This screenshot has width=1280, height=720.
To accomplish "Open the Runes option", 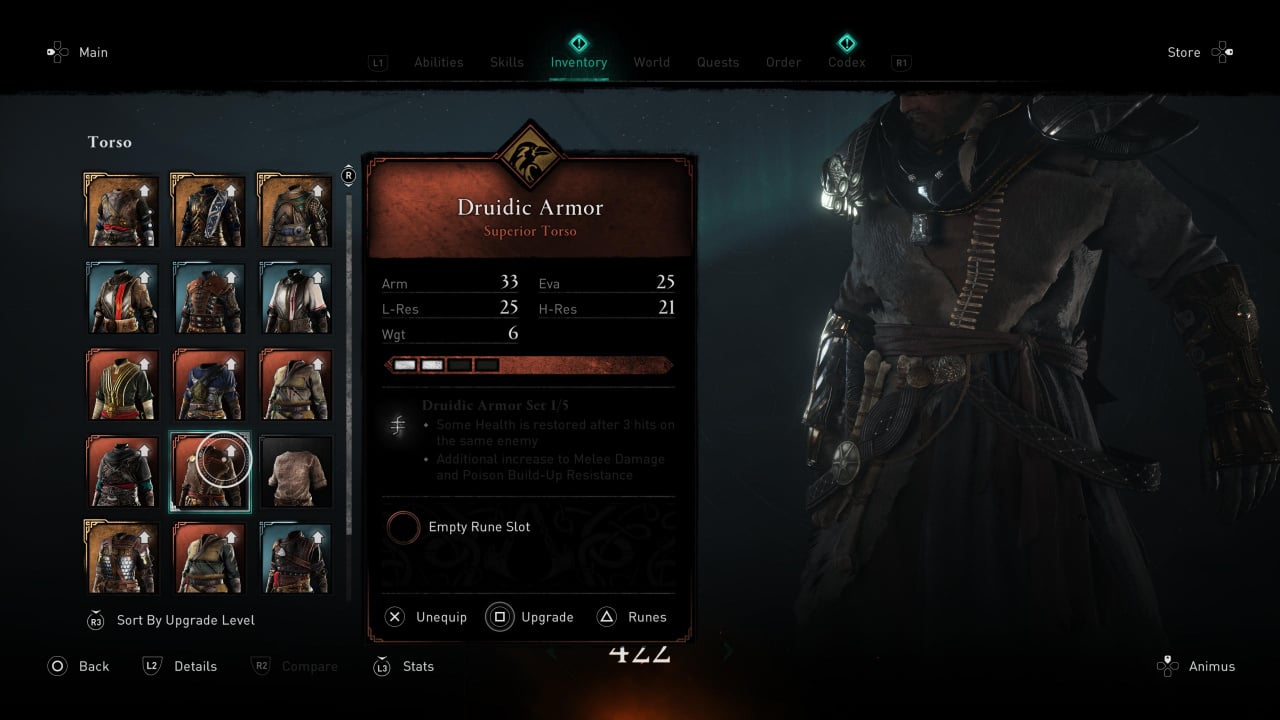I will [x=646, y=617].
